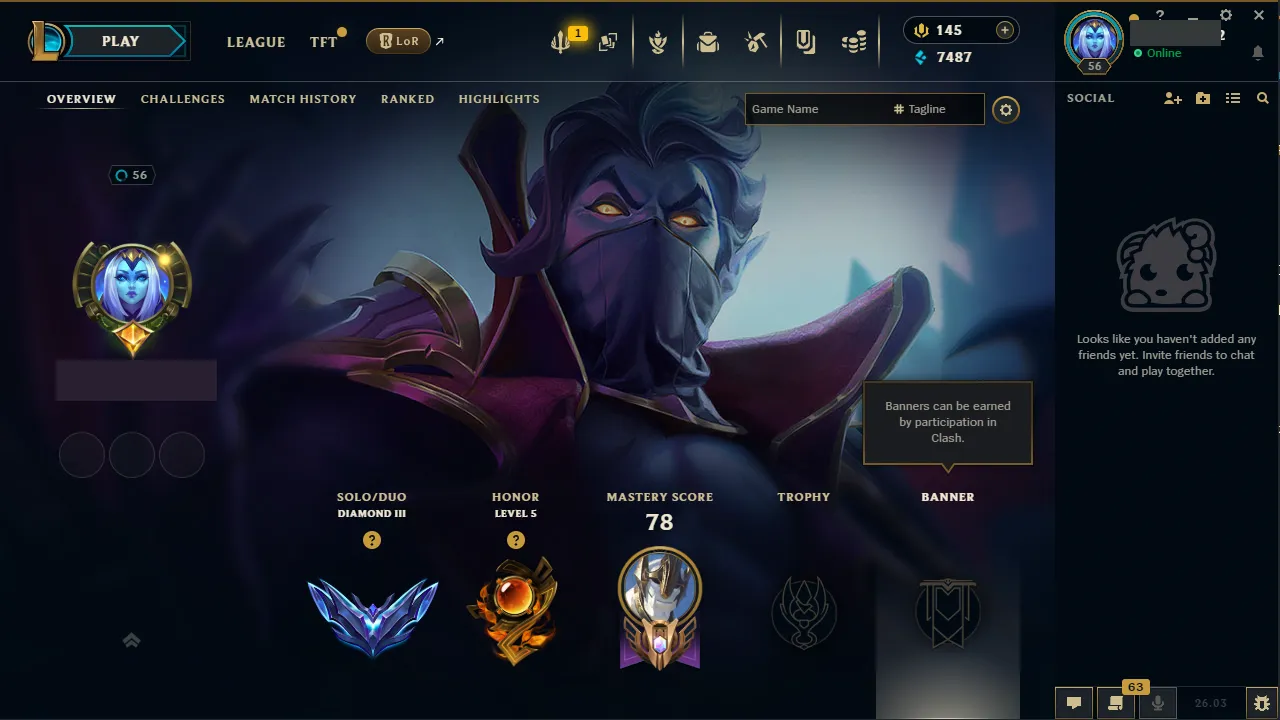Open crafting via the hammer icon

click(756, 41)
